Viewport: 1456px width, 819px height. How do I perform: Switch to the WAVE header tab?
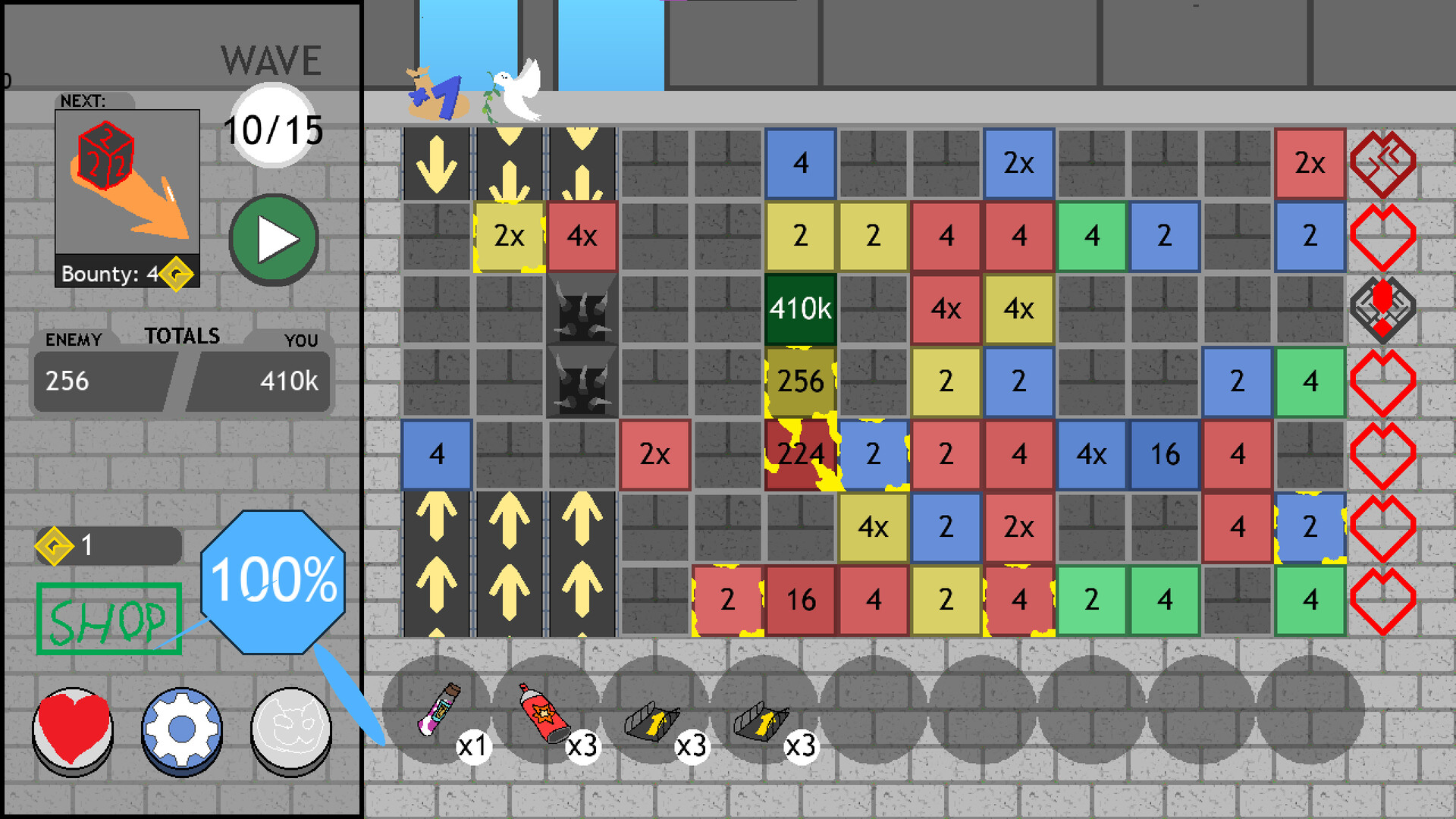[270, 59]
